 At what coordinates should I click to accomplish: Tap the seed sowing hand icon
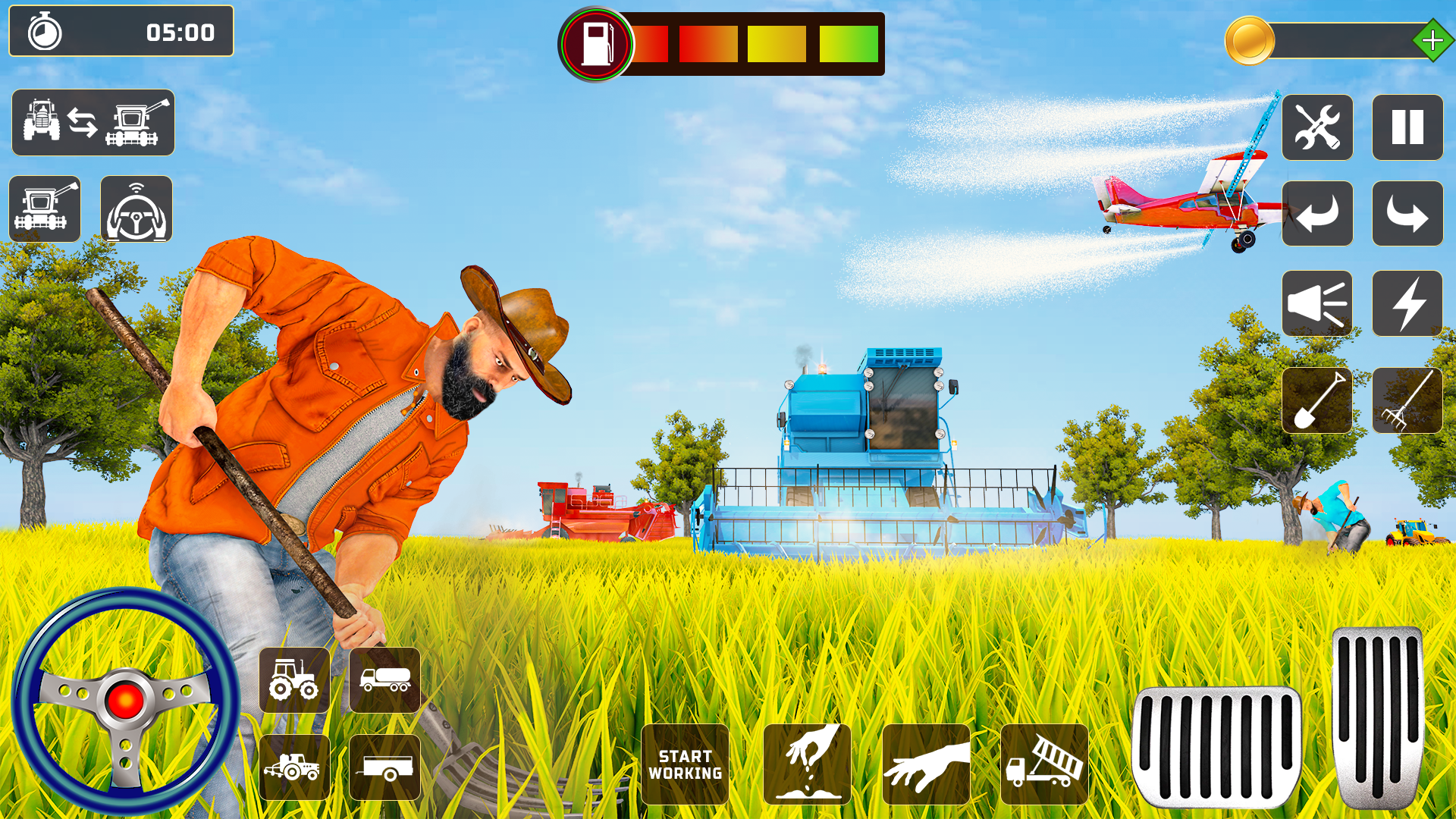(808, 762)
